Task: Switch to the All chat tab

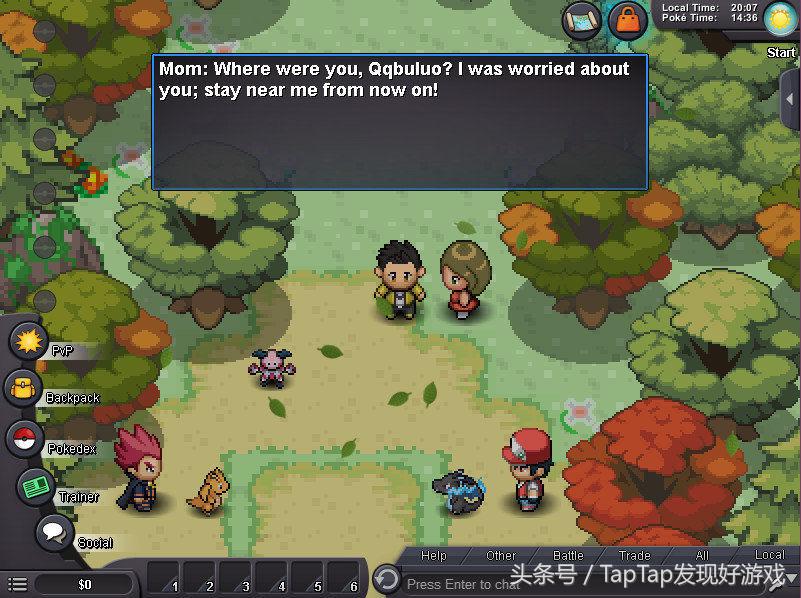Action: (701, 556)
